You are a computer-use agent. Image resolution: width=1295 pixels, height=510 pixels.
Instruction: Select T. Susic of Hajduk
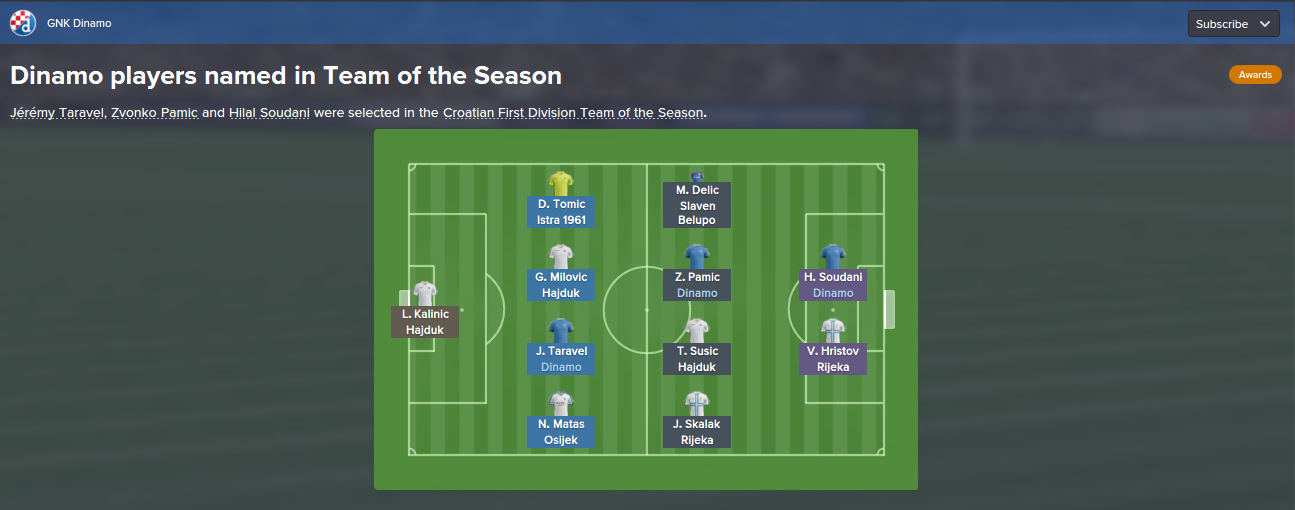[697, 358]
